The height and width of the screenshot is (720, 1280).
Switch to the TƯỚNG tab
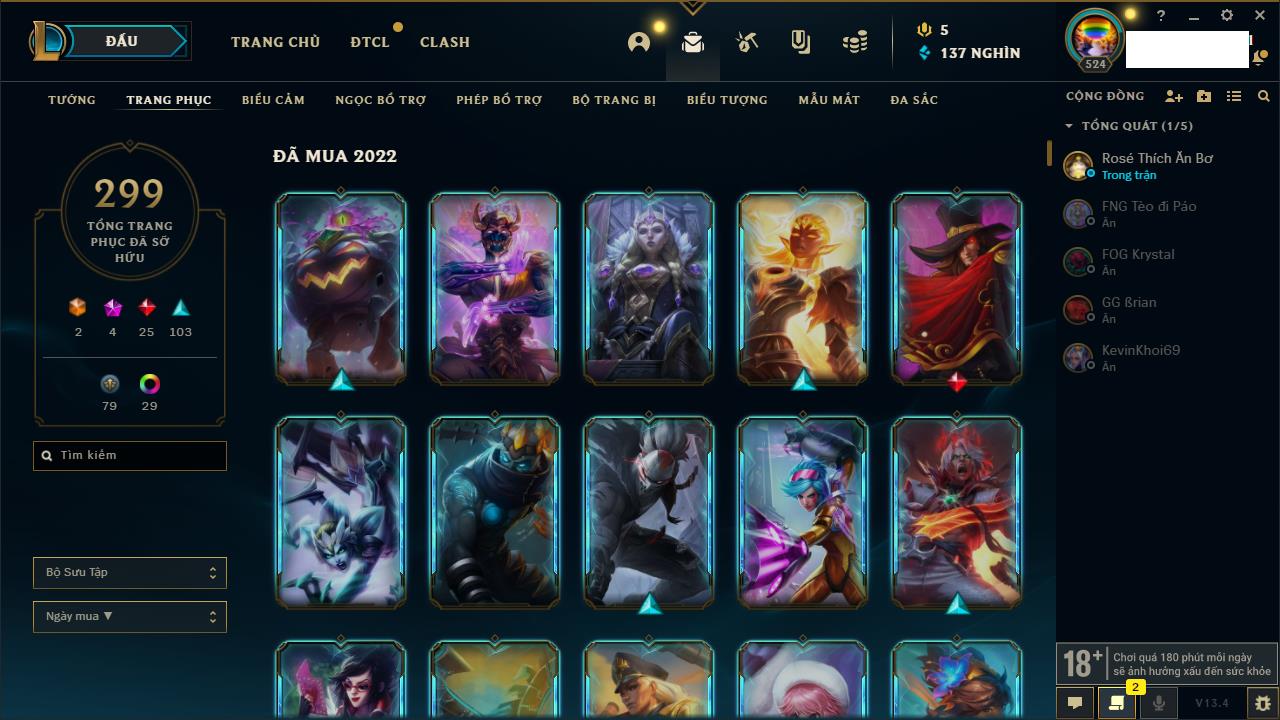click(72, 100)
